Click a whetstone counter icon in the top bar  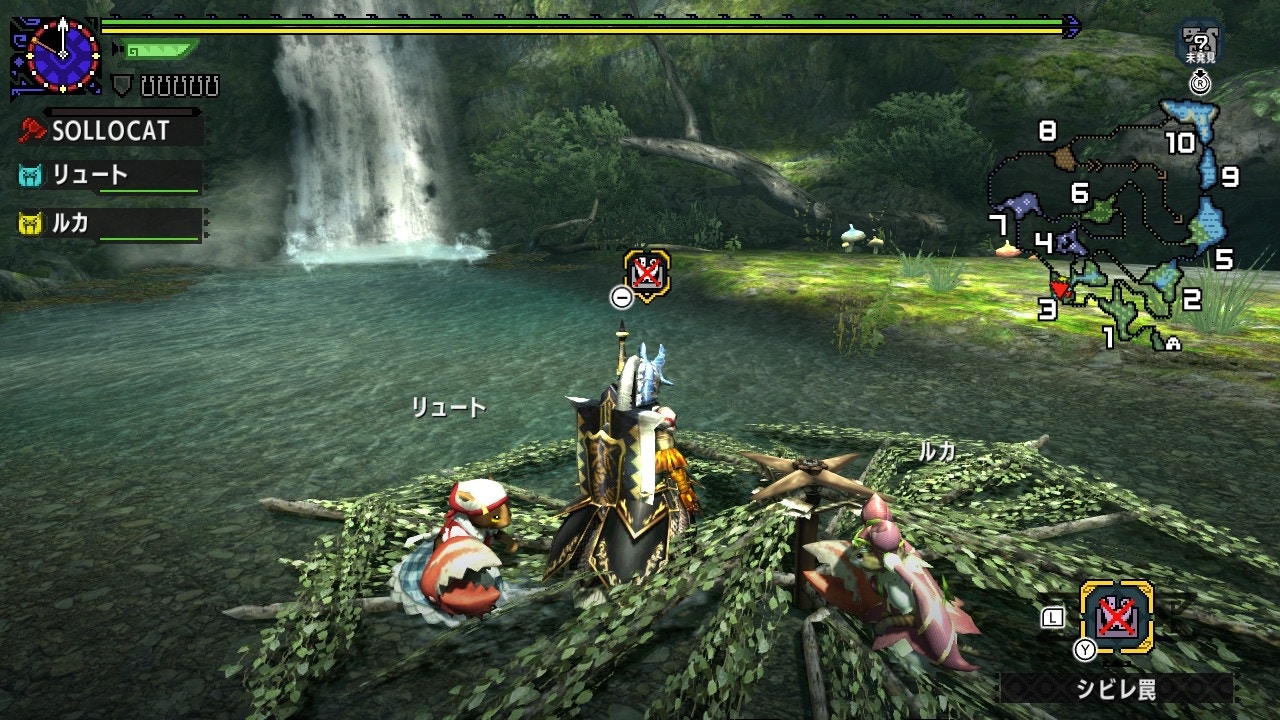150,84
